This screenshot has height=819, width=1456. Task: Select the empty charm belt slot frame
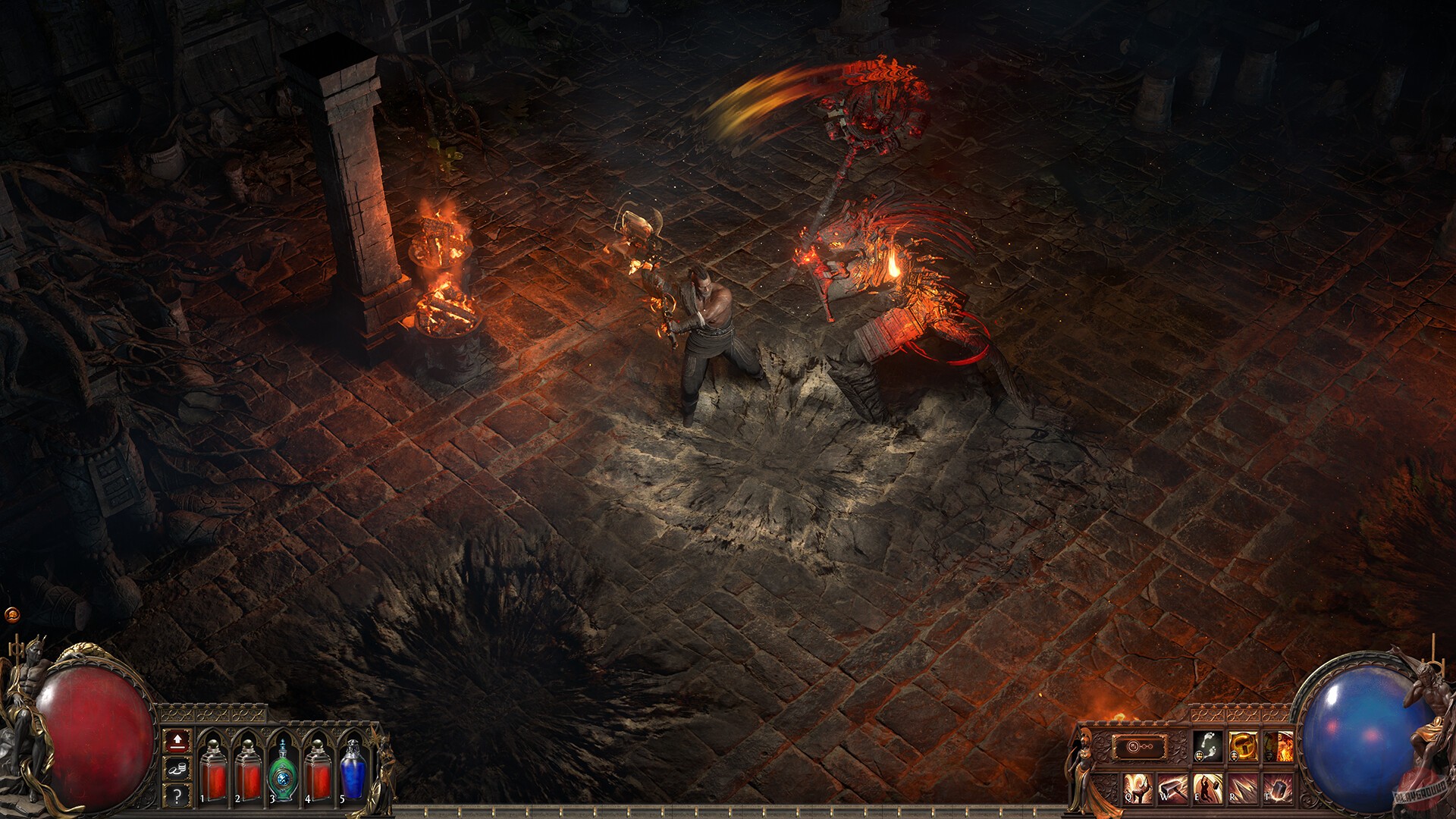point(1140,747)
